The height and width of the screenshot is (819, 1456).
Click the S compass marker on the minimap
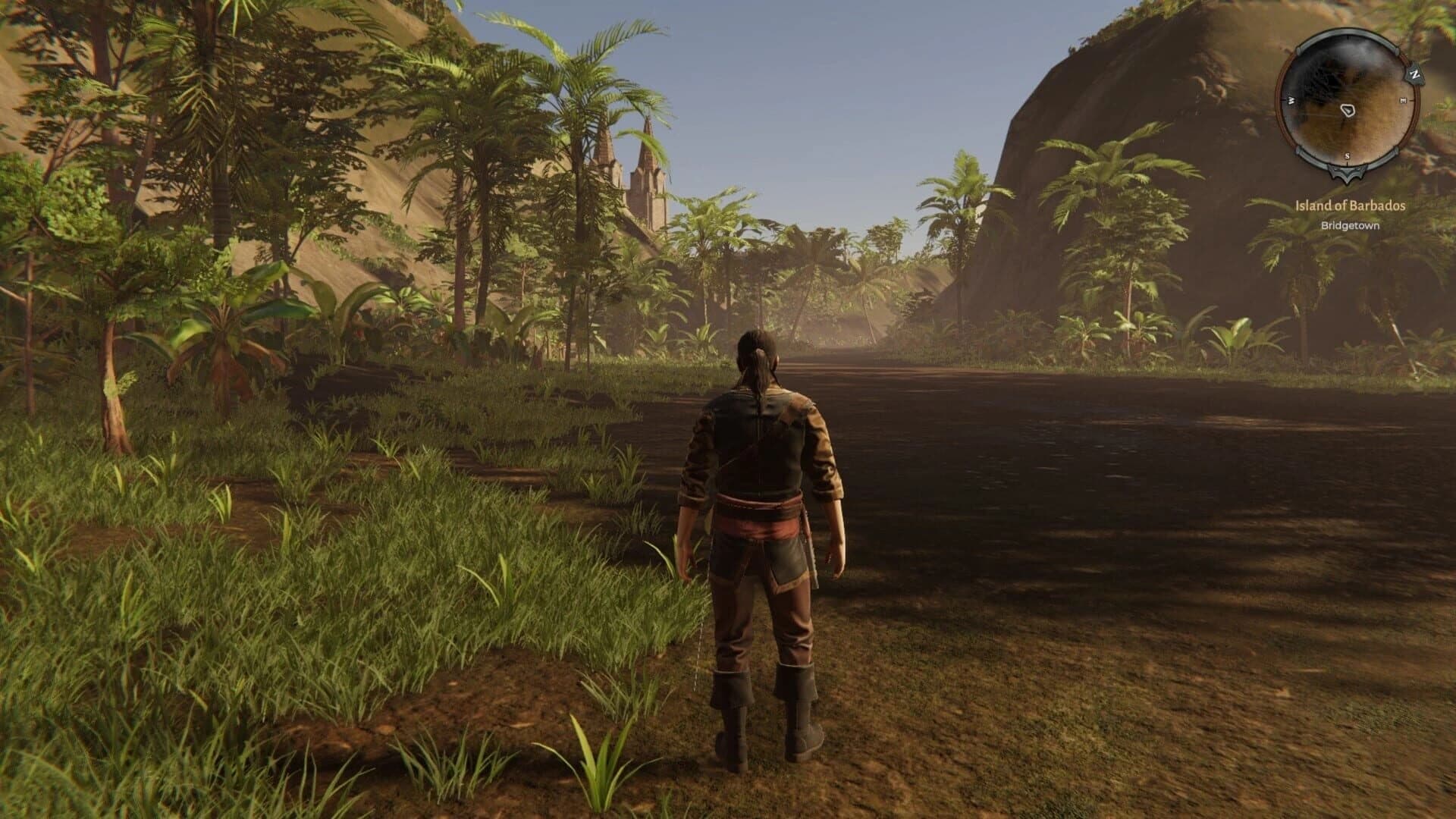click(x=1347, y=155)
